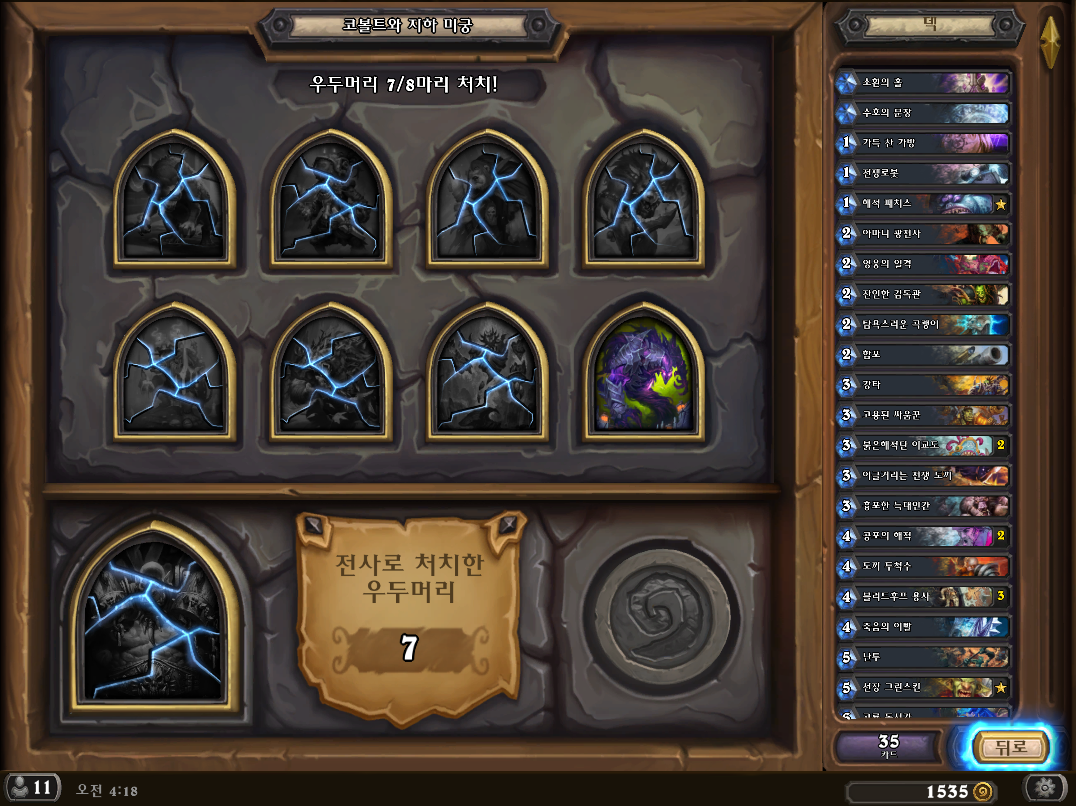Choose the 블러드후프 용사 card row
The image size is (1076, 806).
pos(922,597)
